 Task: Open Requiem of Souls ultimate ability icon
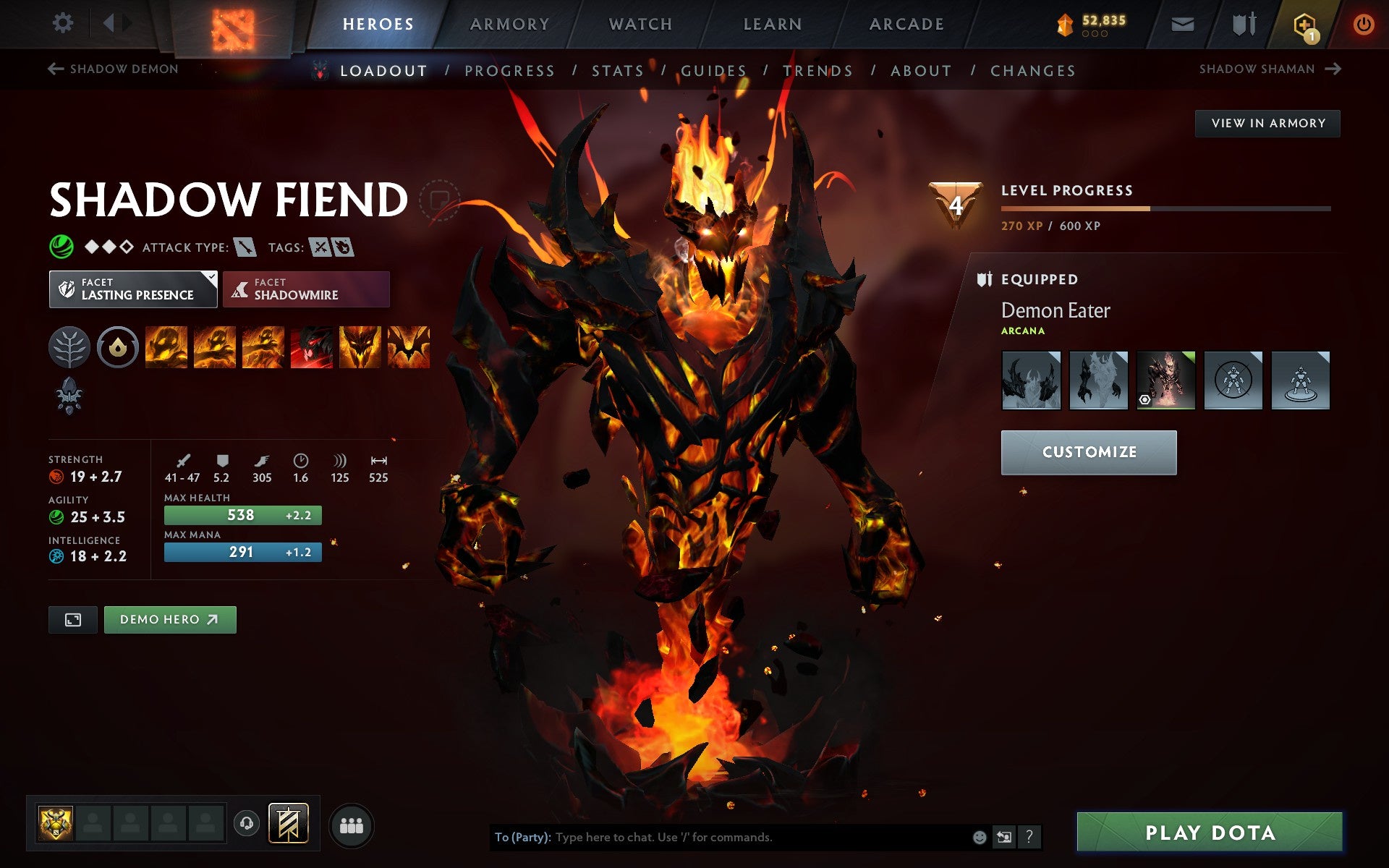(x=409, y=346)
